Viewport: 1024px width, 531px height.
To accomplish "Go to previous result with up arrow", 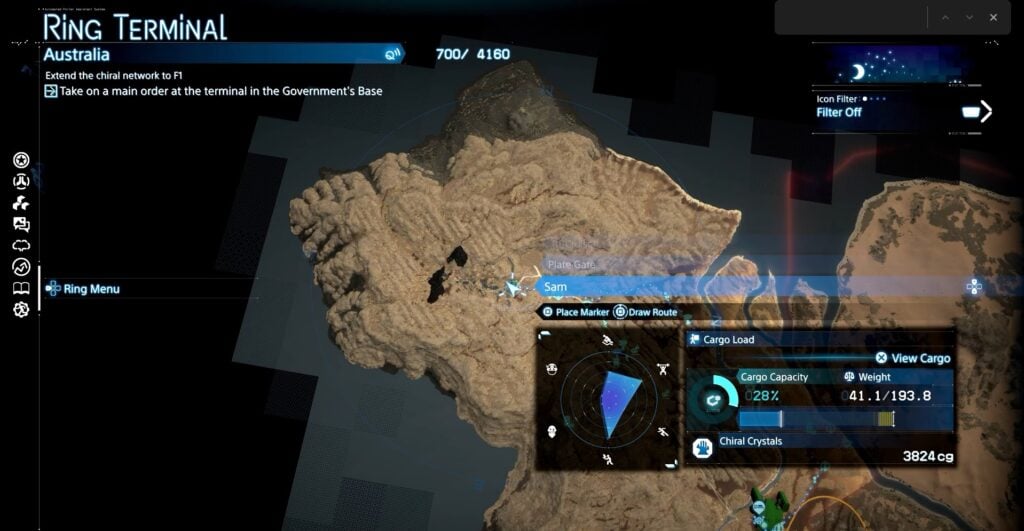I will (x=942, y=17).
